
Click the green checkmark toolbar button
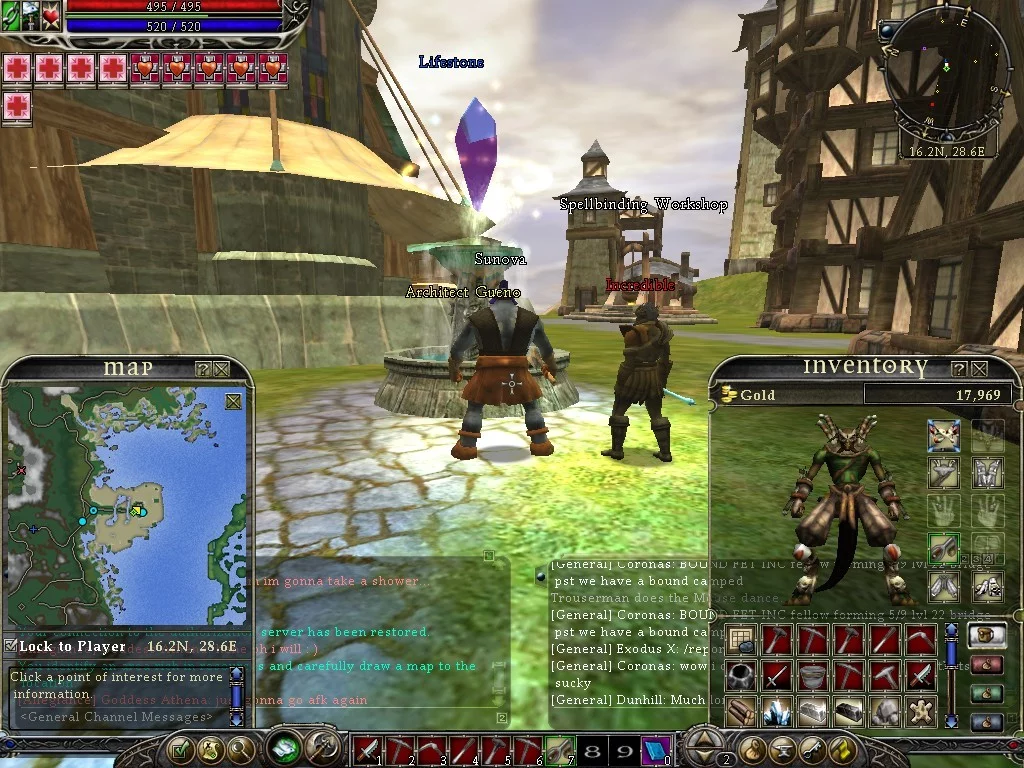pyautogui.click(x=181, y=748)
